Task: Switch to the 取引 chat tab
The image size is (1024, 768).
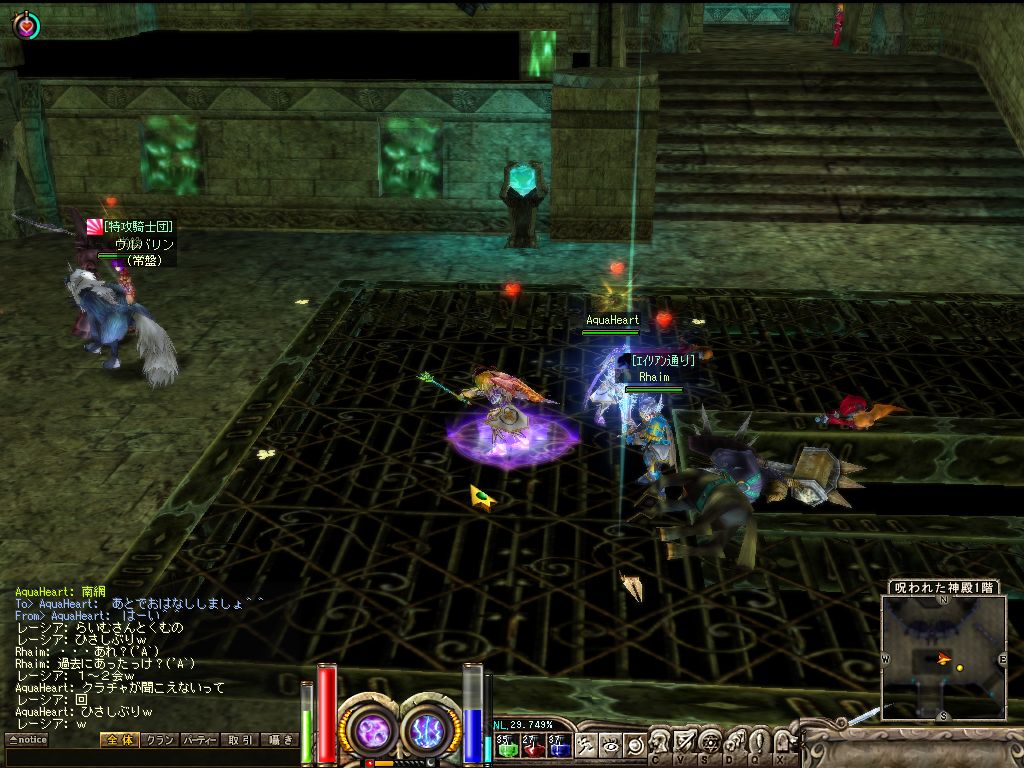Action: point(240,740)
